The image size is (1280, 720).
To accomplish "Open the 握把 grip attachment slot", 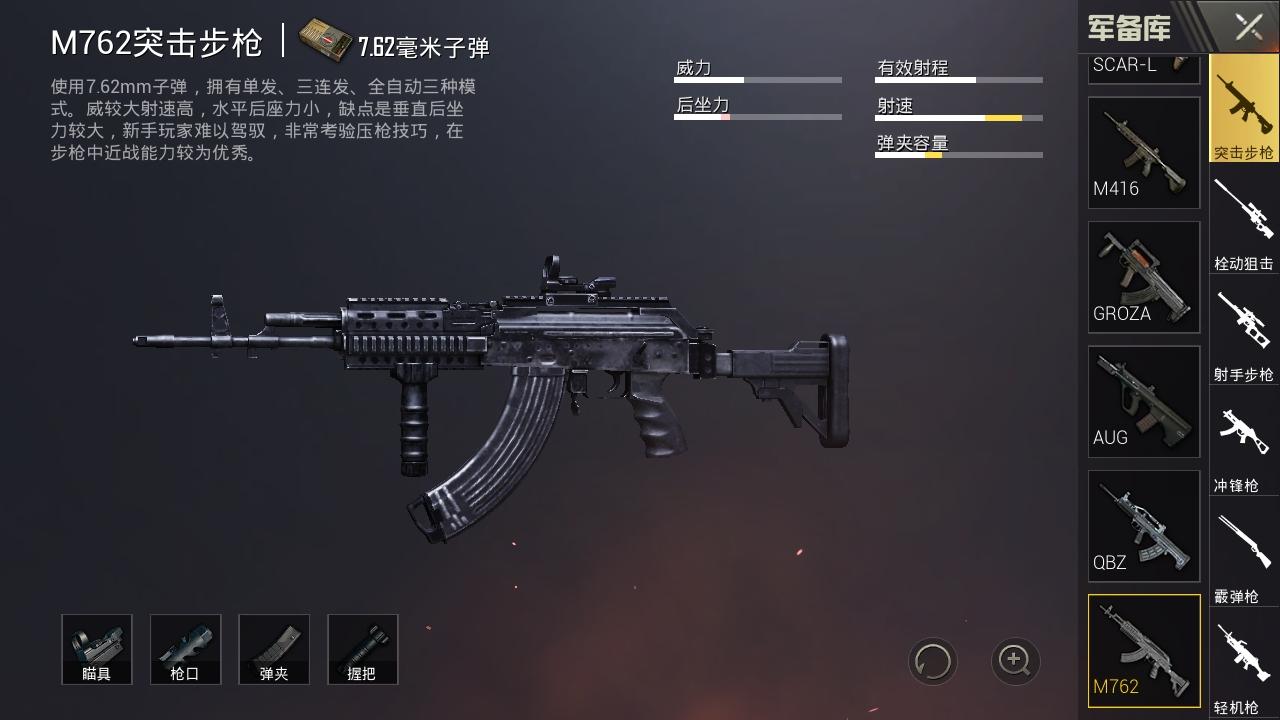I will pyautogui.click(x=362, y=649).
